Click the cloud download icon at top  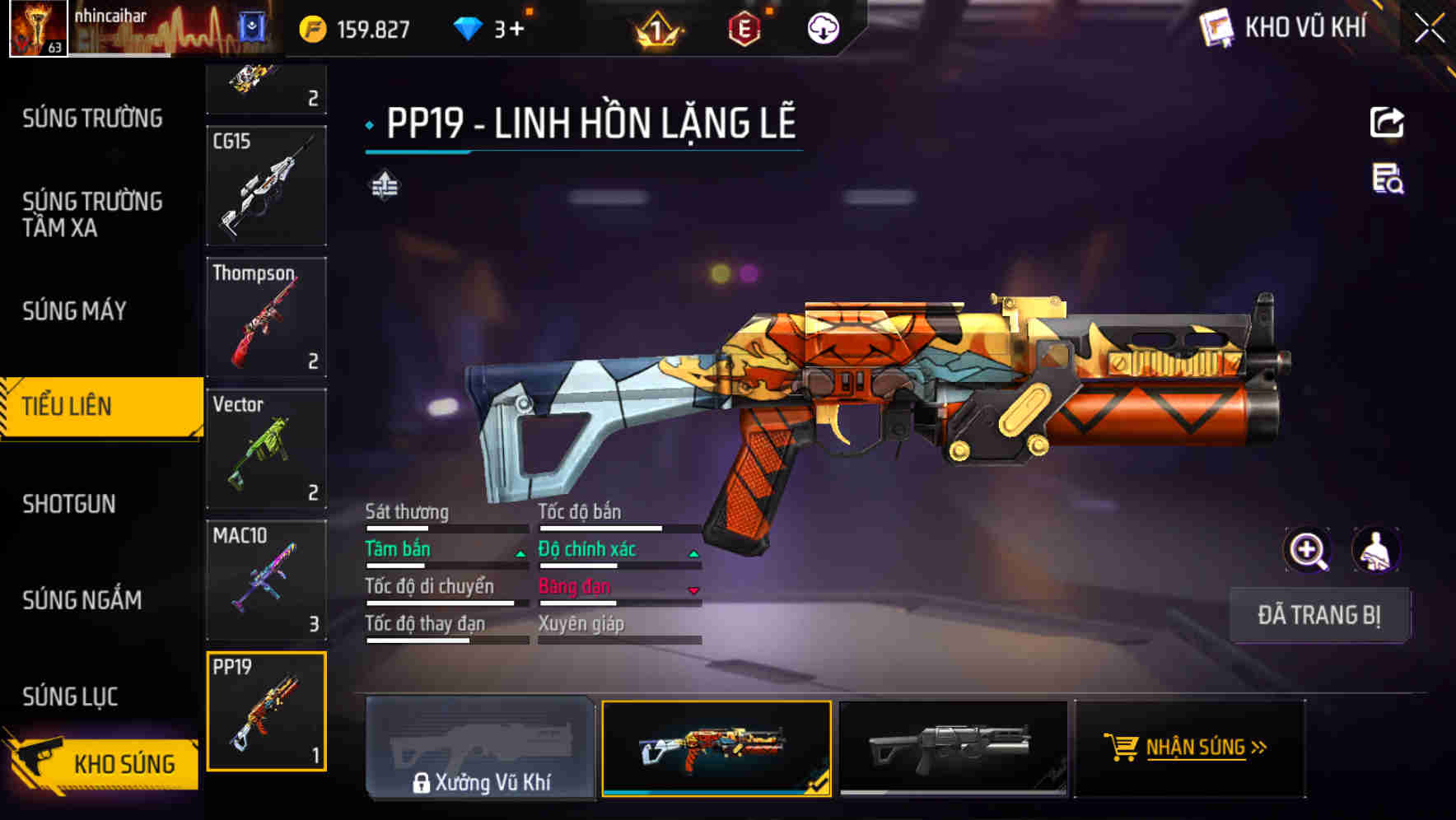821,28
